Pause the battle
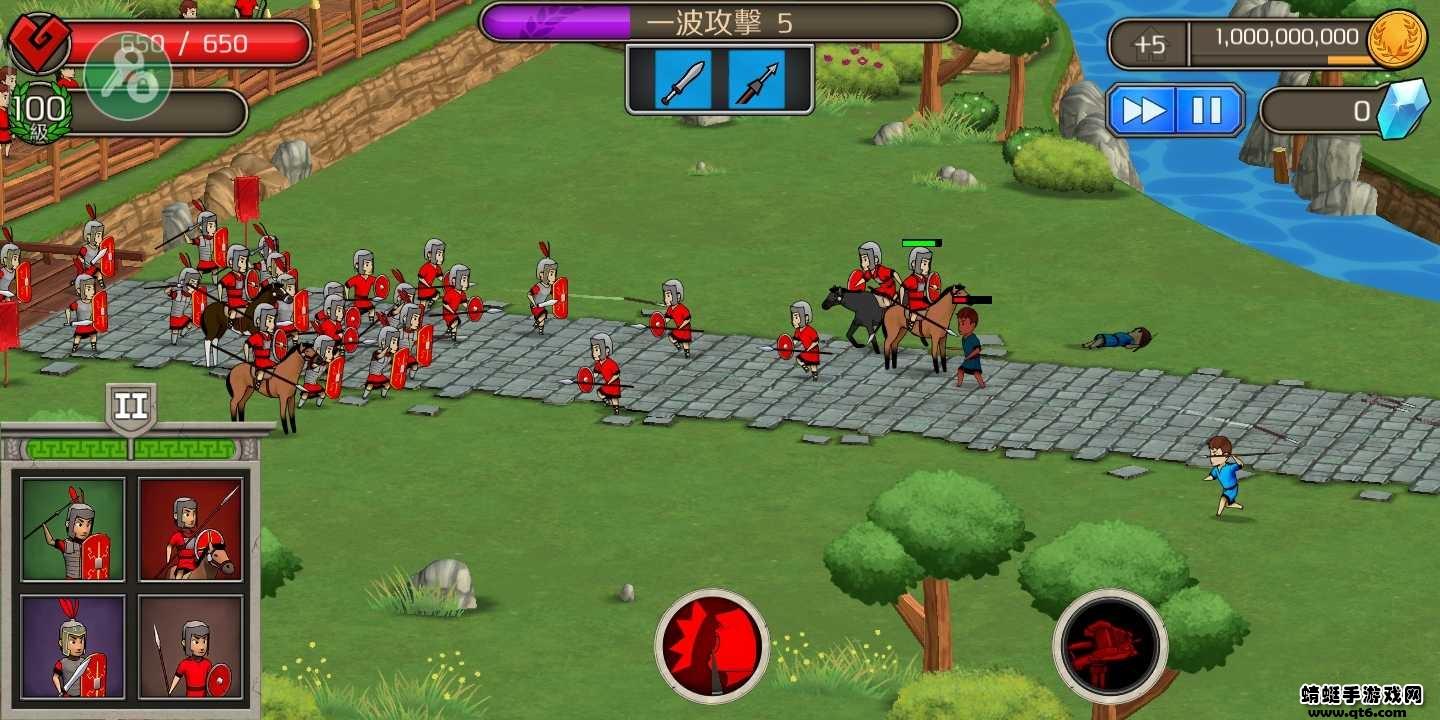Image resolution: width=1440 pixels, height=720 pixels. coord(1207,110)
